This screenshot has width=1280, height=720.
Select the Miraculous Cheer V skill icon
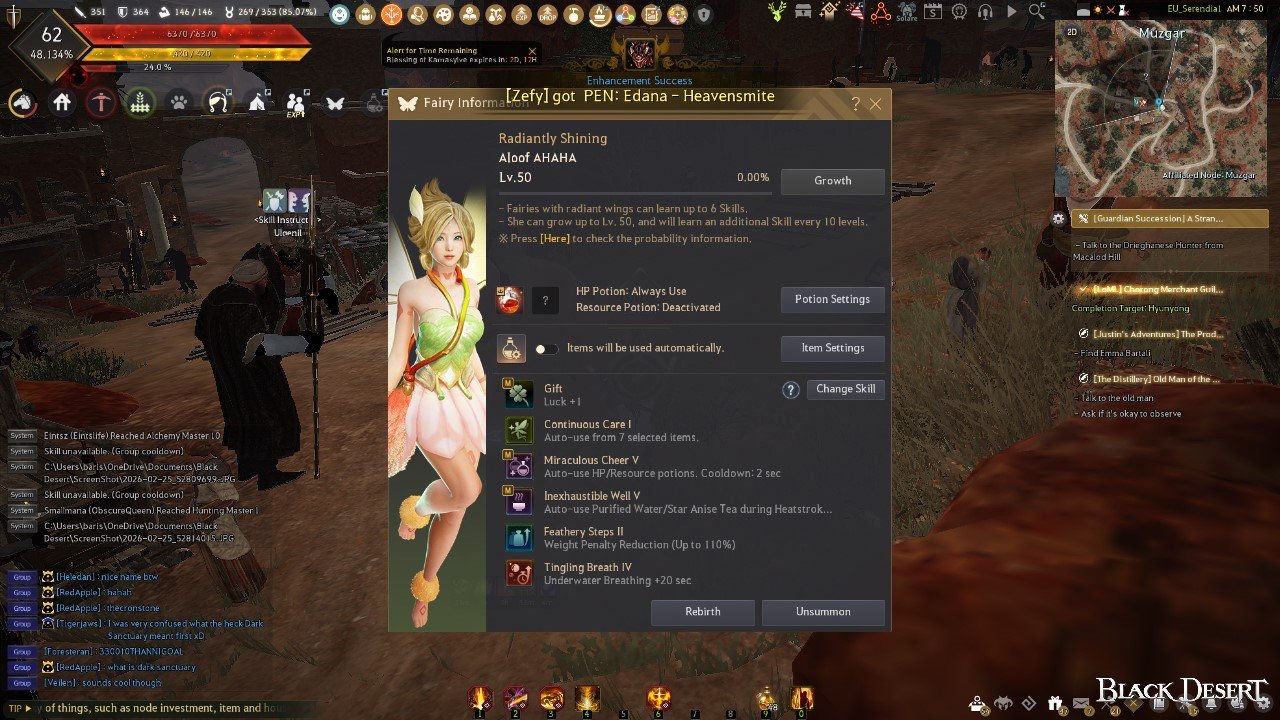519,465
